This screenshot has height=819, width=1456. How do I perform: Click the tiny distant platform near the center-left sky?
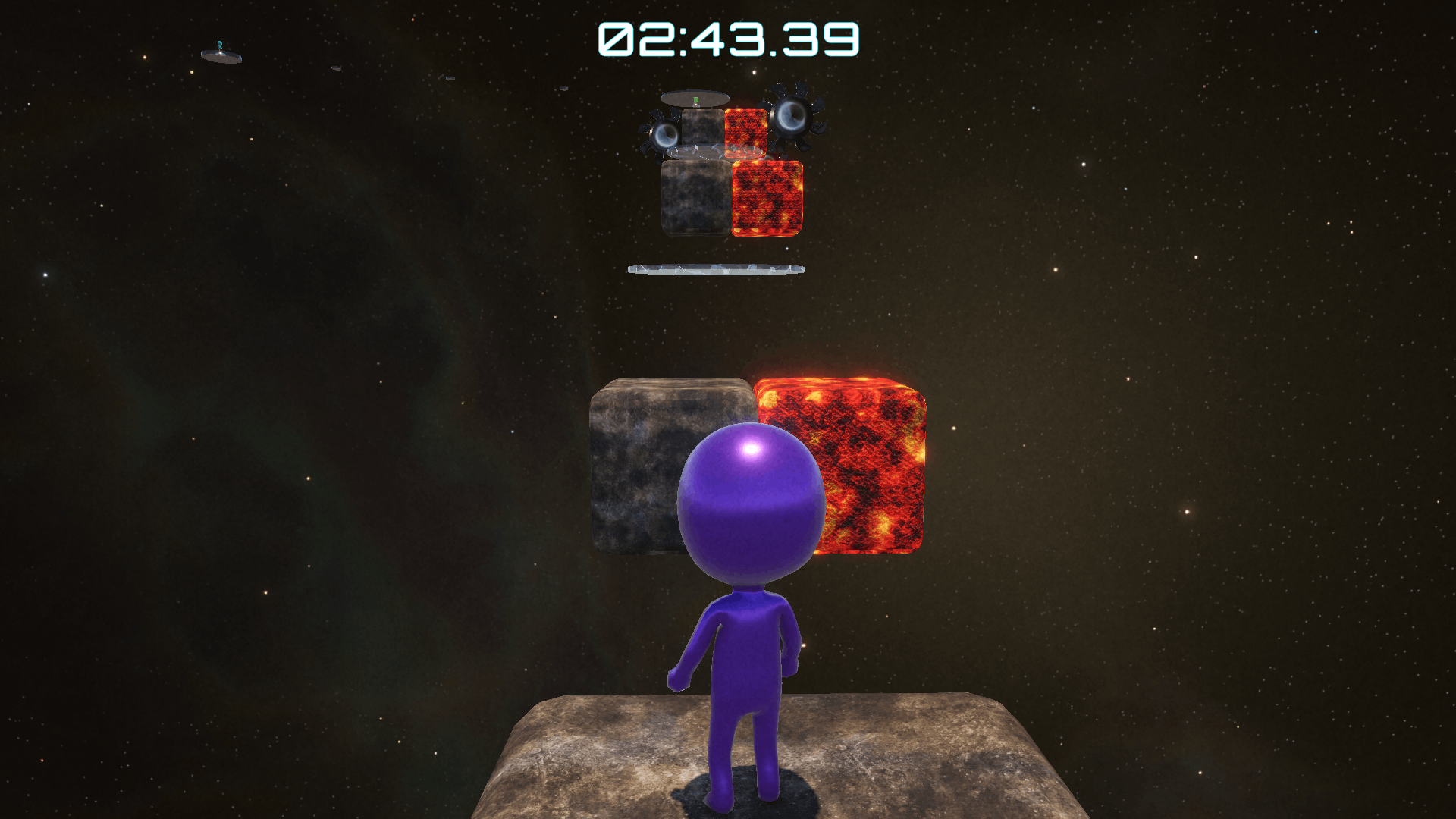point(335,67)
